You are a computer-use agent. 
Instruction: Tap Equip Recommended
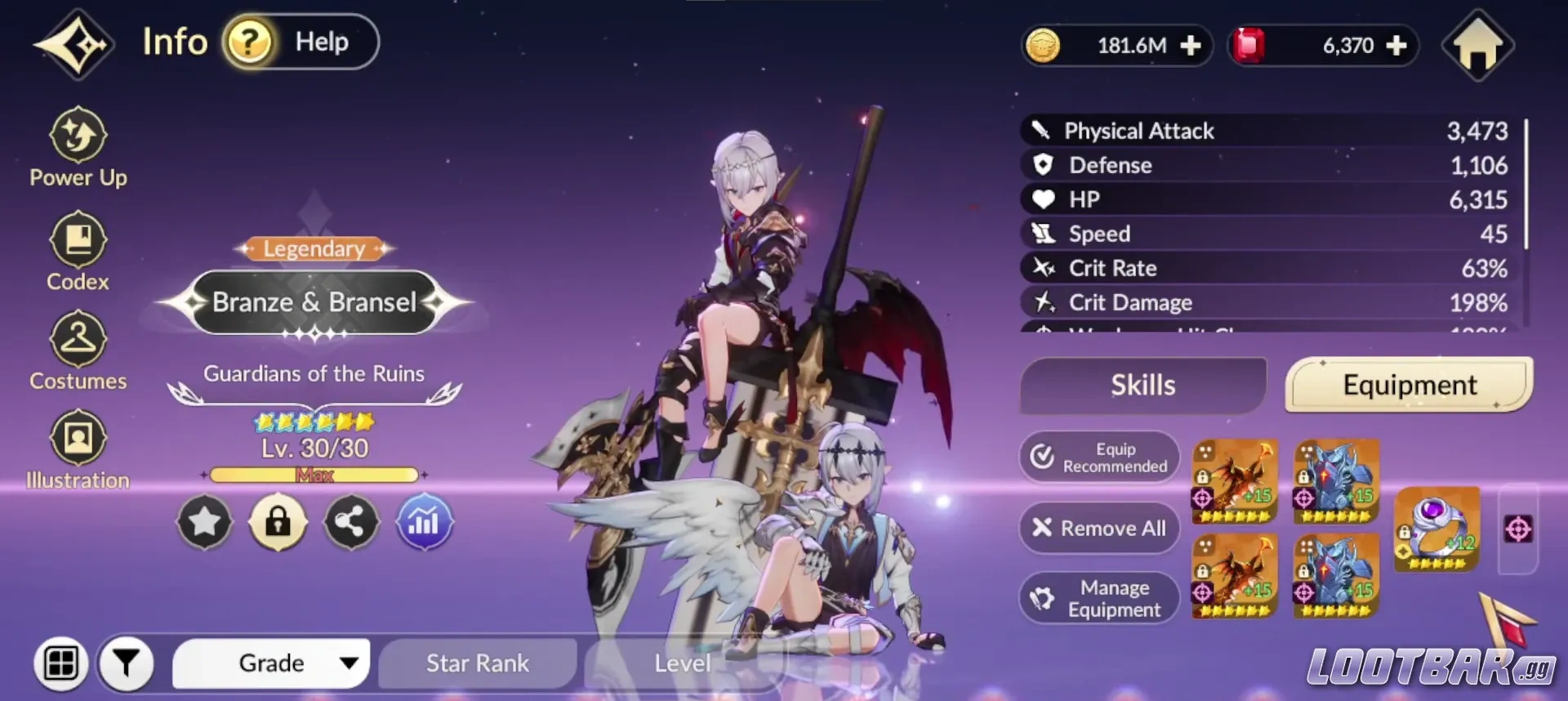(1099, 458)
